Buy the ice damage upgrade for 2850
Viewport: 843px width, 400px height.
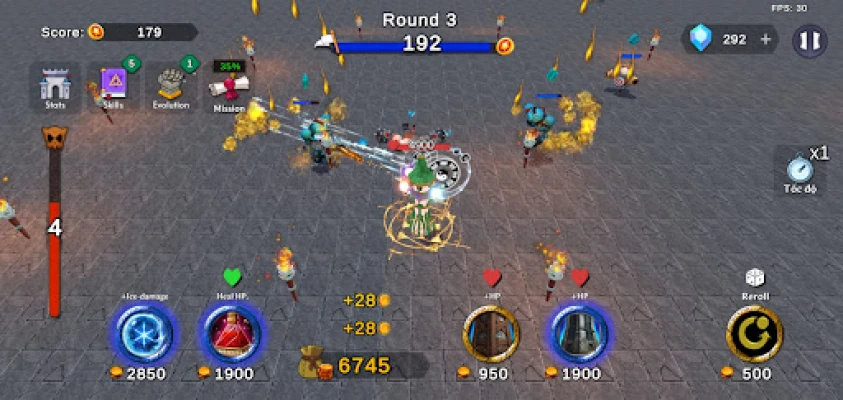(145, 333)
